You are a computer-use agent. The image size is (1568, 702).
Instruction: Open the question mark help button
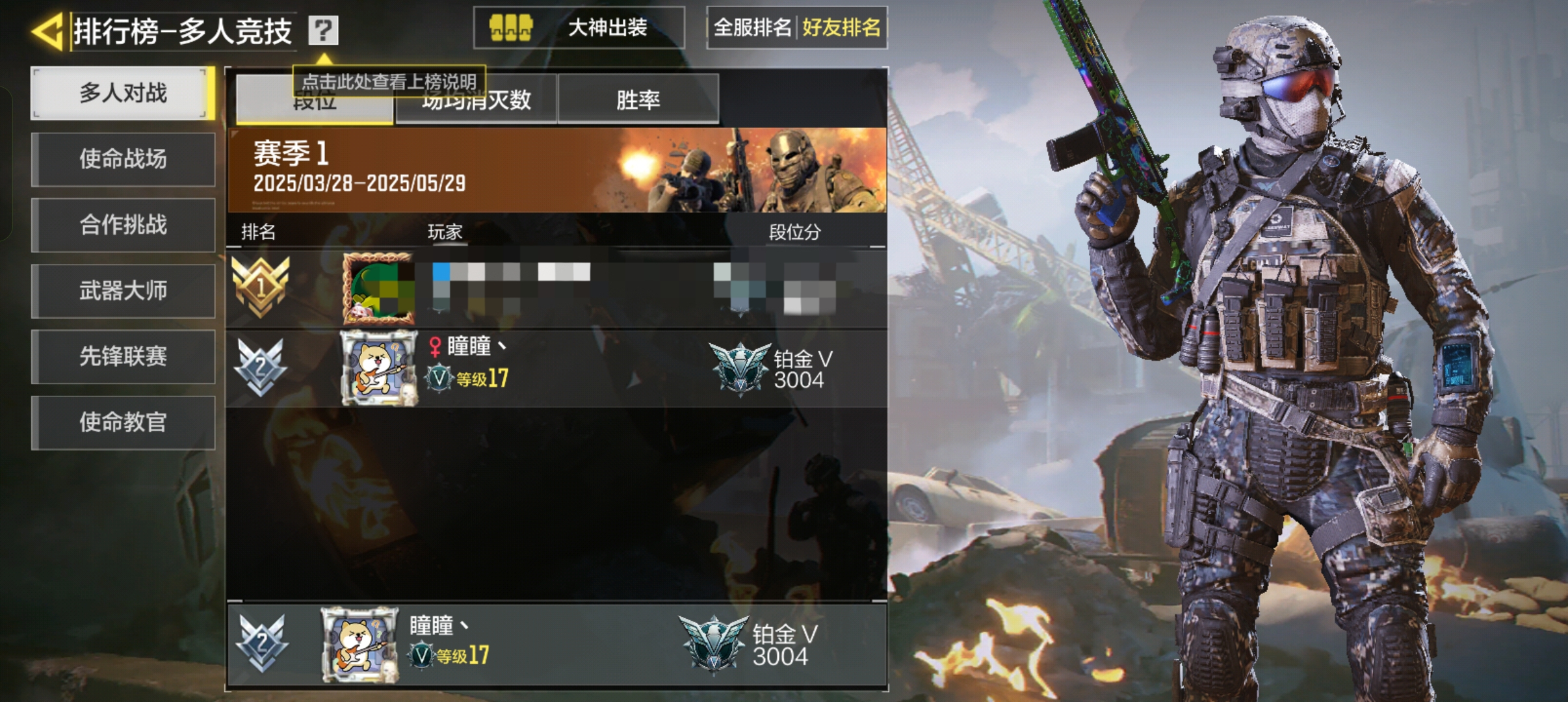point(323,30)
